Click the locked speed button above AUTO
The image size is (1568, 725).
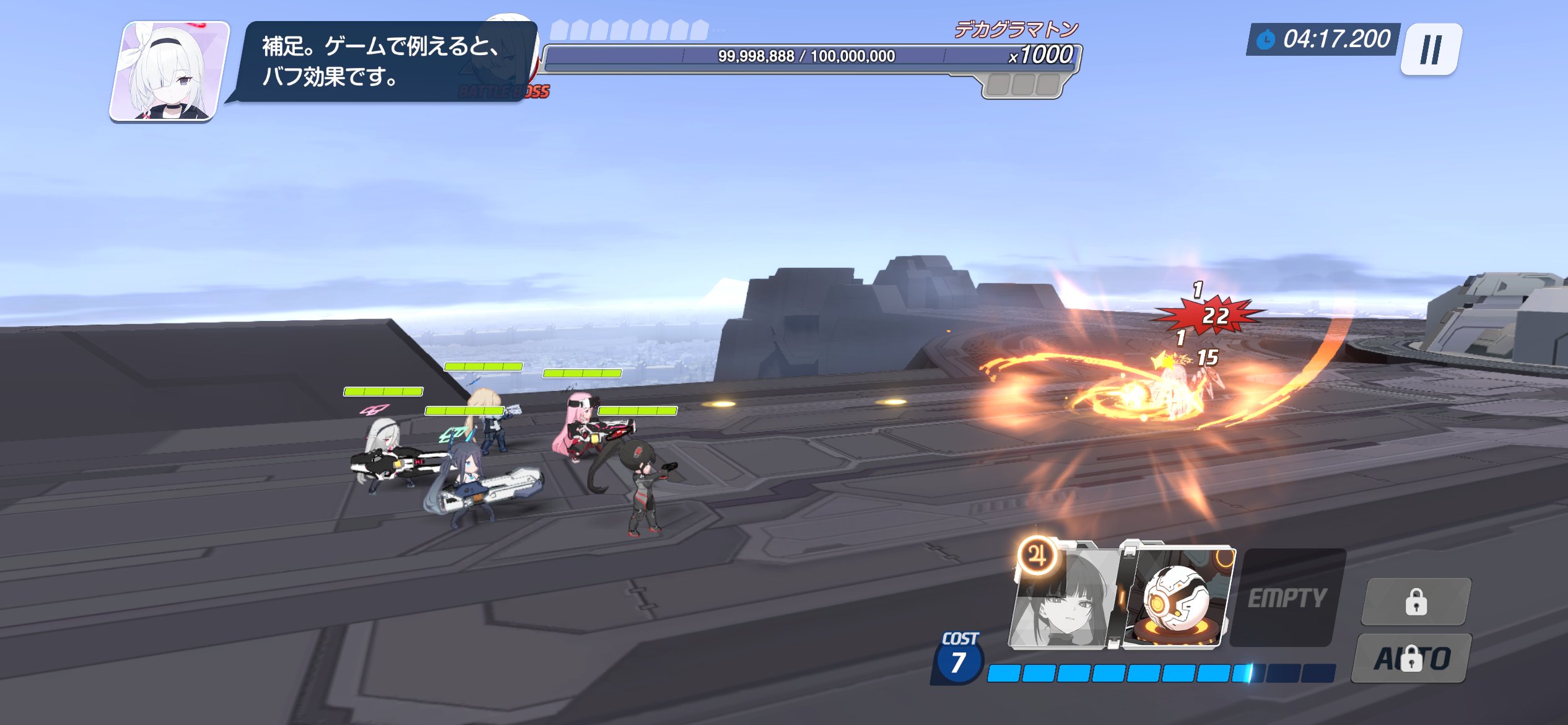click(x=1416, y=602)
